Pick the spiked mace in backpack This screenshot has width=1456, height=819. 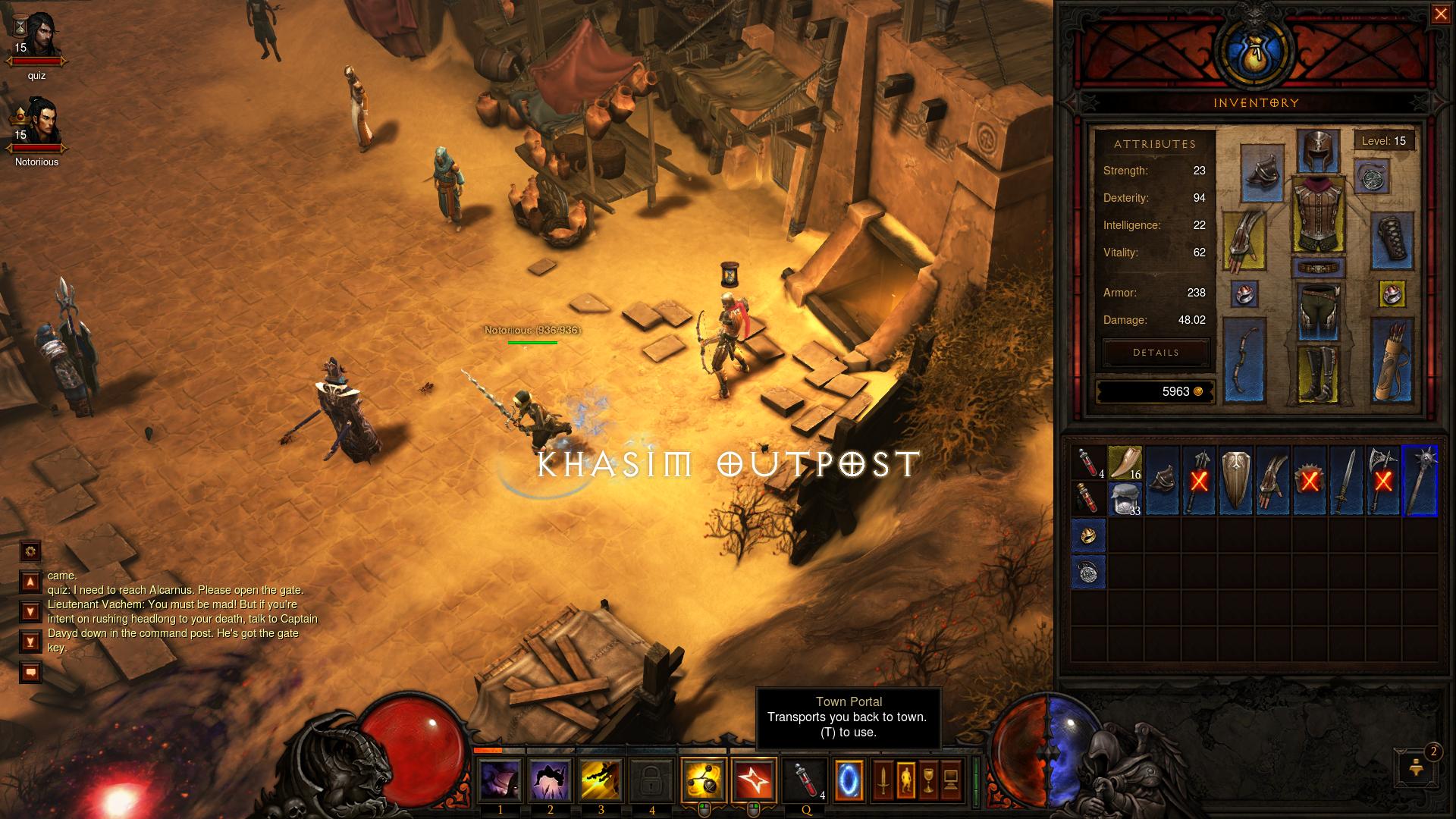point(1420,482)
